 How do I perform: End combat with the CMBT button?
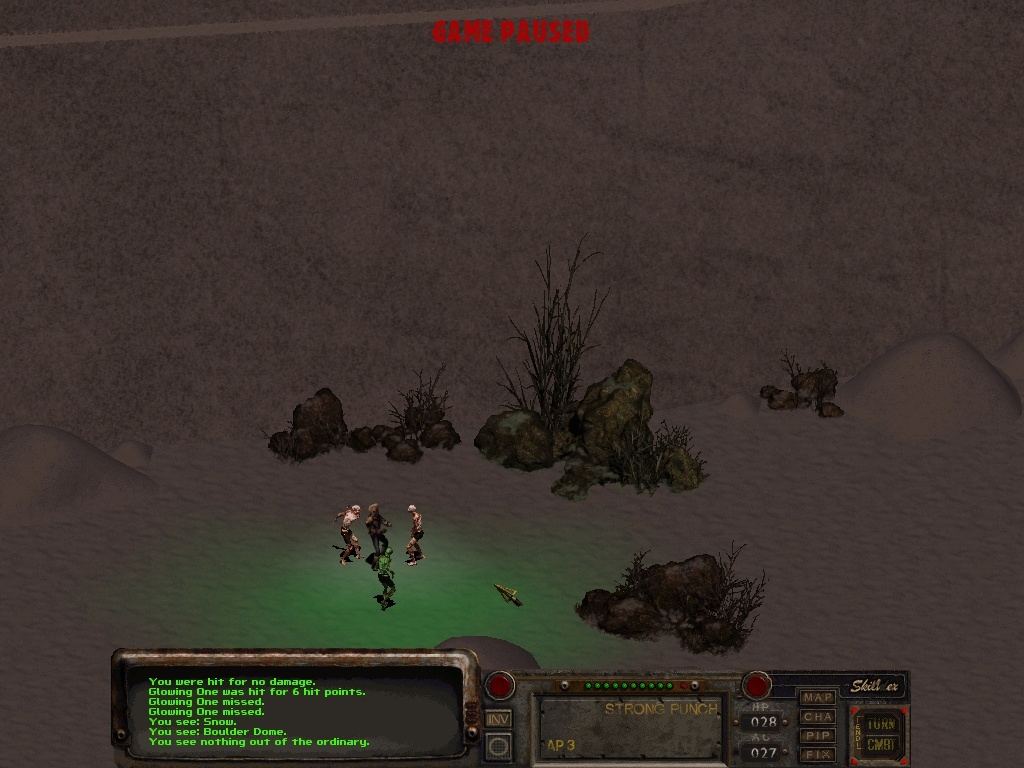pyautogui.click(x=881, y=744)
